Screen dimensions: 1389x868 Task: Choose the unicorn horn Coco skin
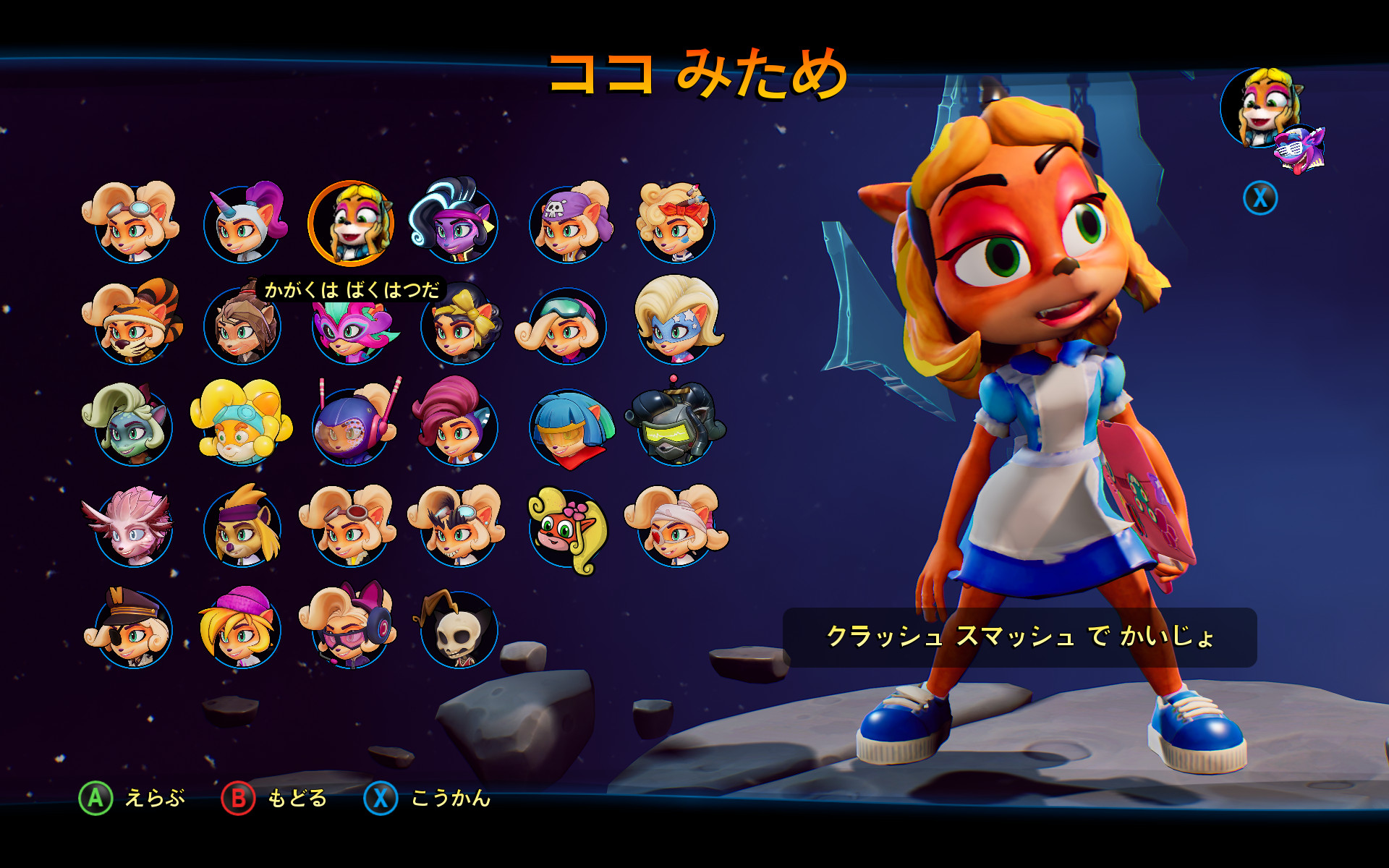tap(242, 224)
